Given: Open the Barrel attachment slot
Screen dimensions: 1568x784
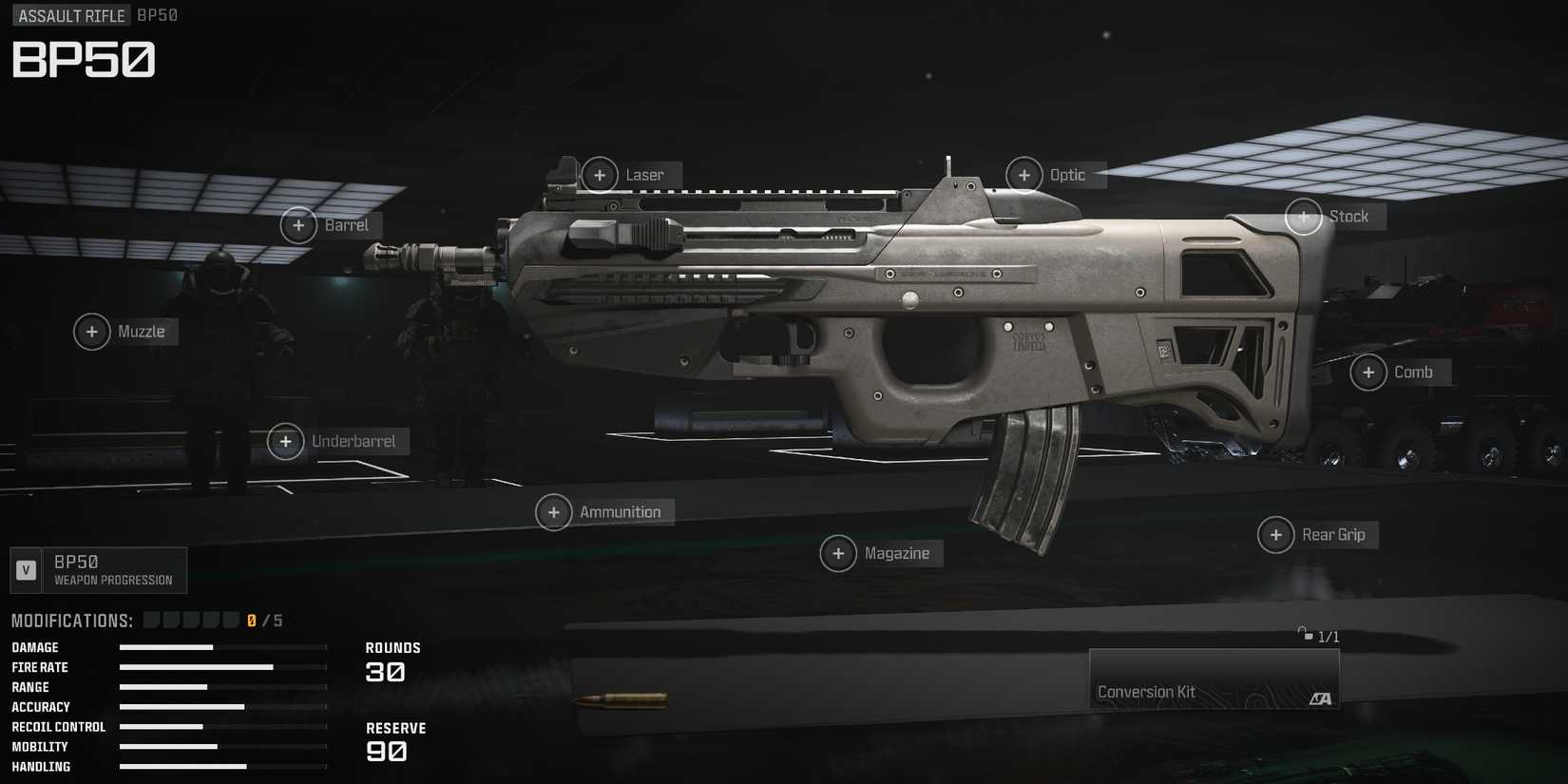Looking at the screenshot, I should (298, 225).
